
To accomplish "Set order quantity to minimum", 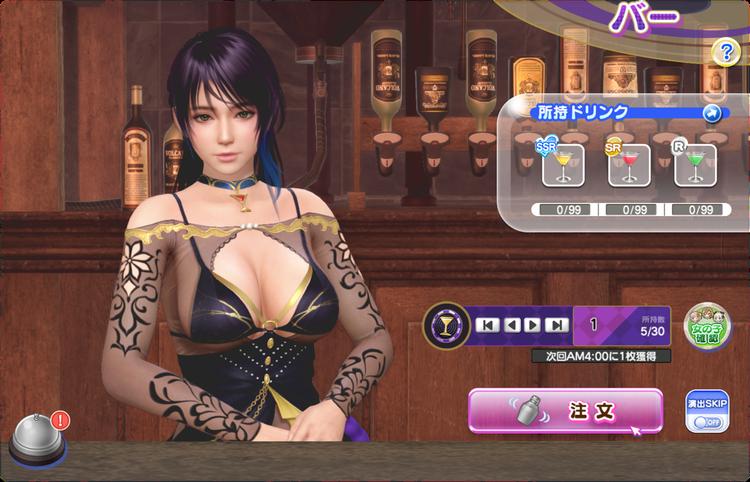I will point(487,325).
